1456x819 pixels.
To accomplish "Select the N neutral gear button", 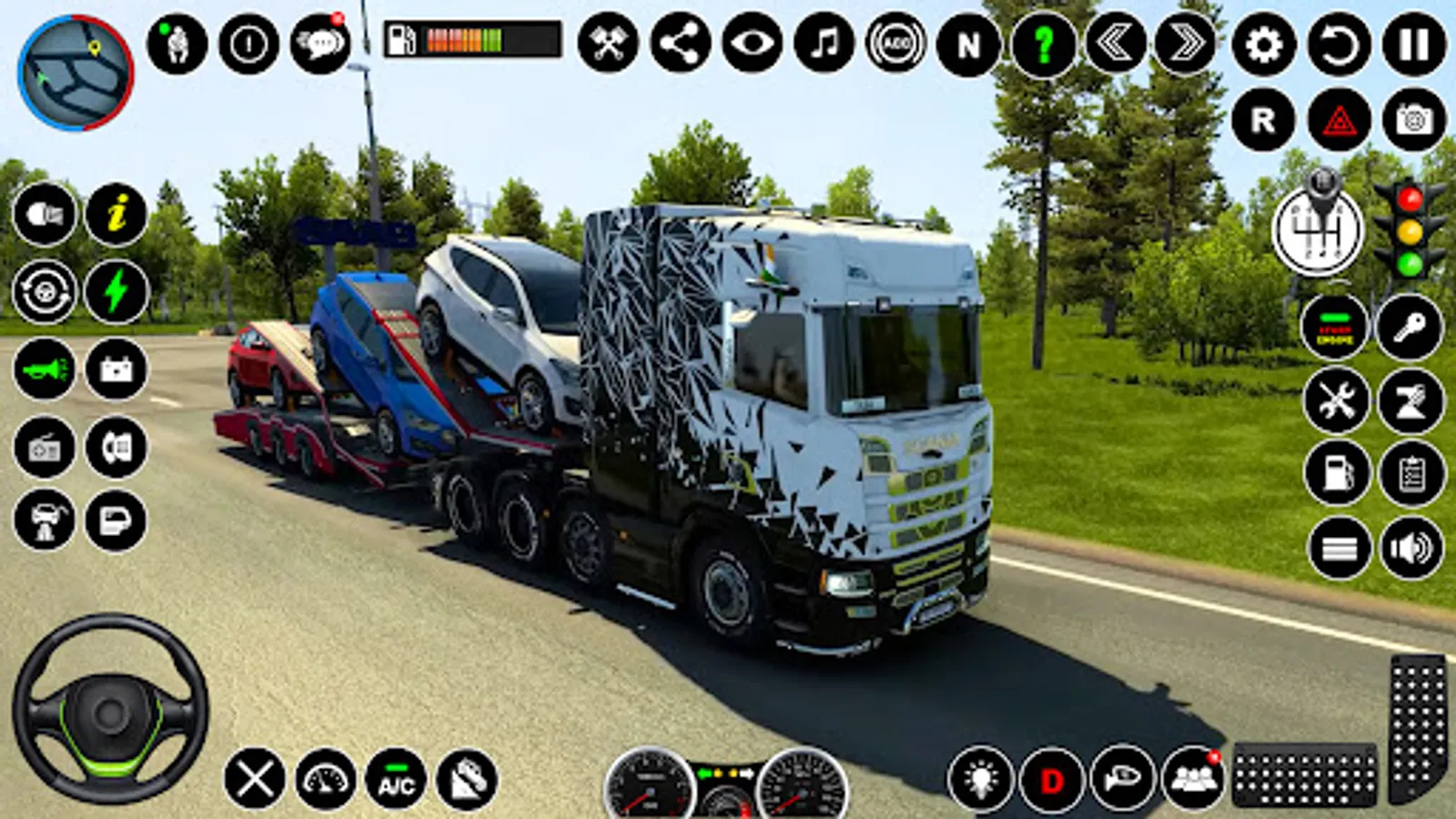I will pyautogui.click(x=968, y=44).
